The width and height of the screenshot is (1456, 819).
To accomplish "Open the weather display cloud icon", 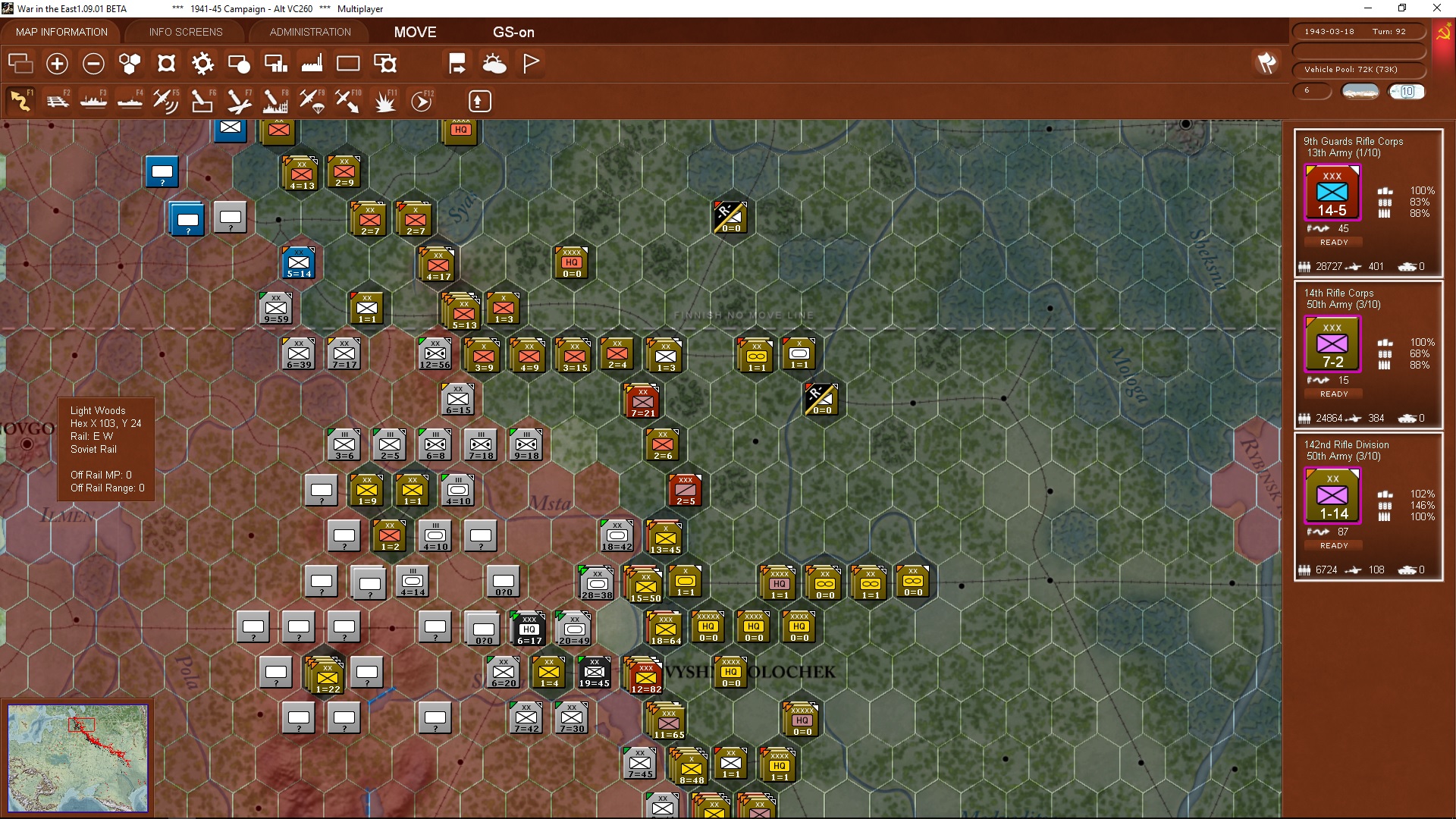I will click(x=495, y=64).
